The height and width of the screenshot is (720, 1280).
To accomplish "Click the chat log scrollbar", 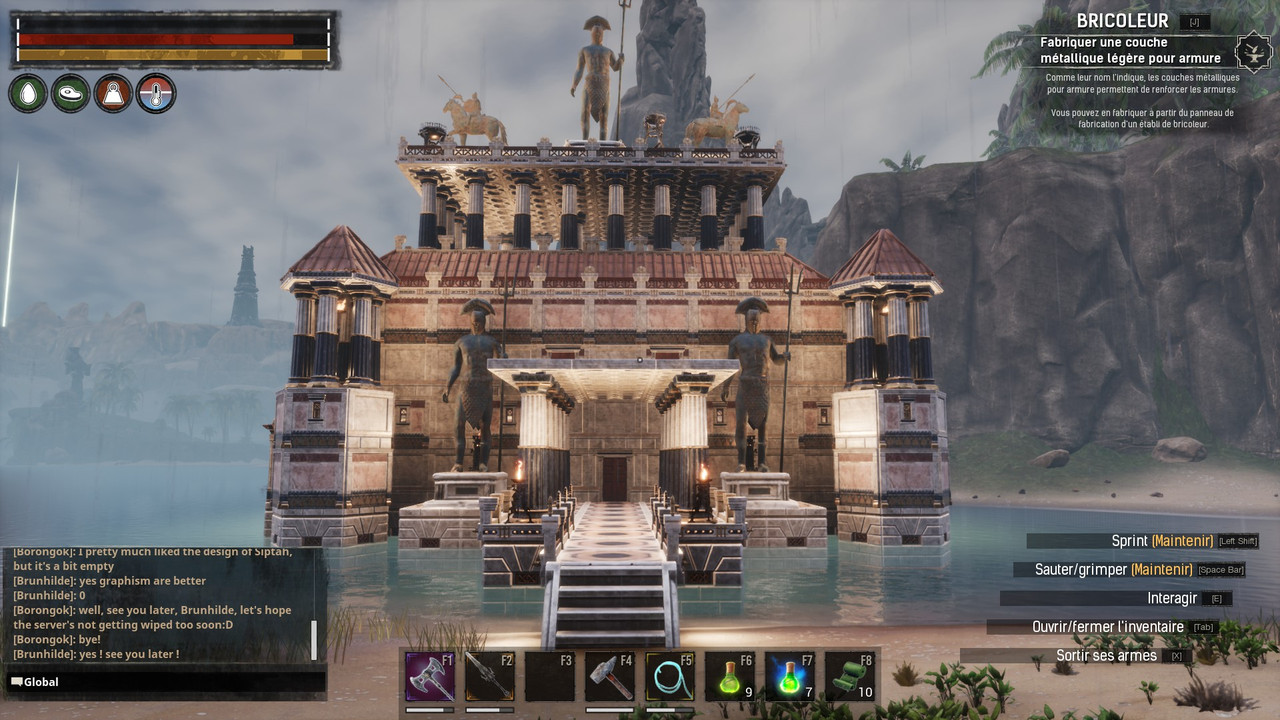I will click(x=314, y=639).
